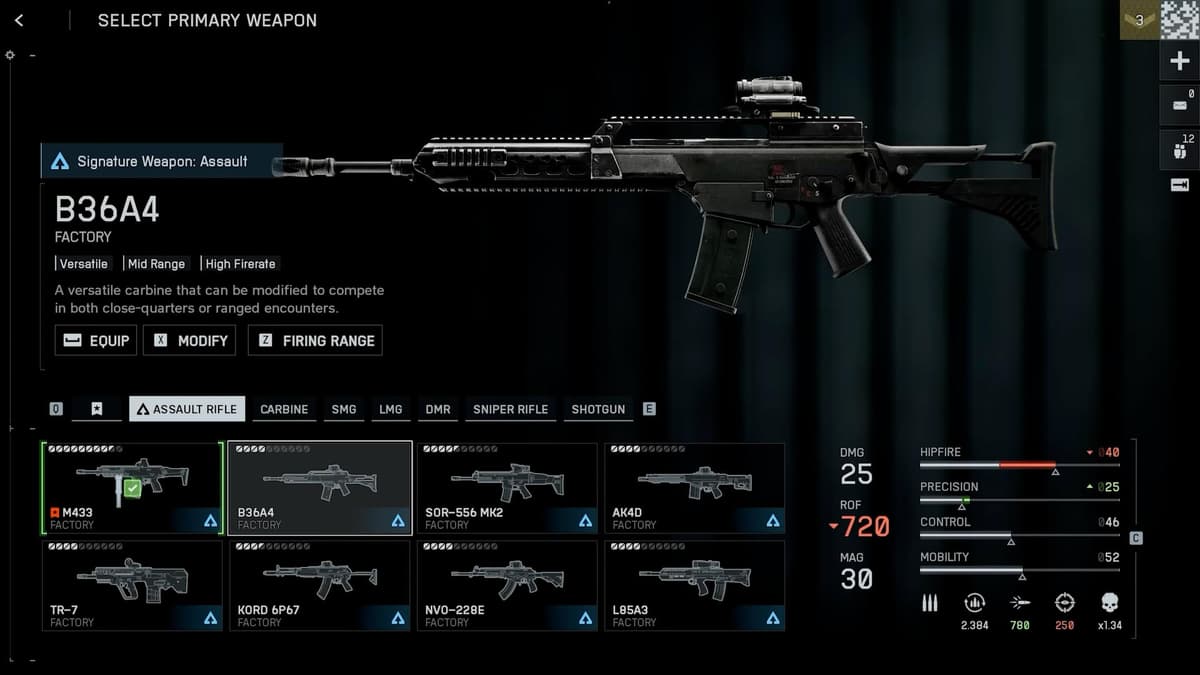1200x675 pixels.
Task: Choose the SOR-556 MK2 weapon tile
Action: (x=507, y=487)
